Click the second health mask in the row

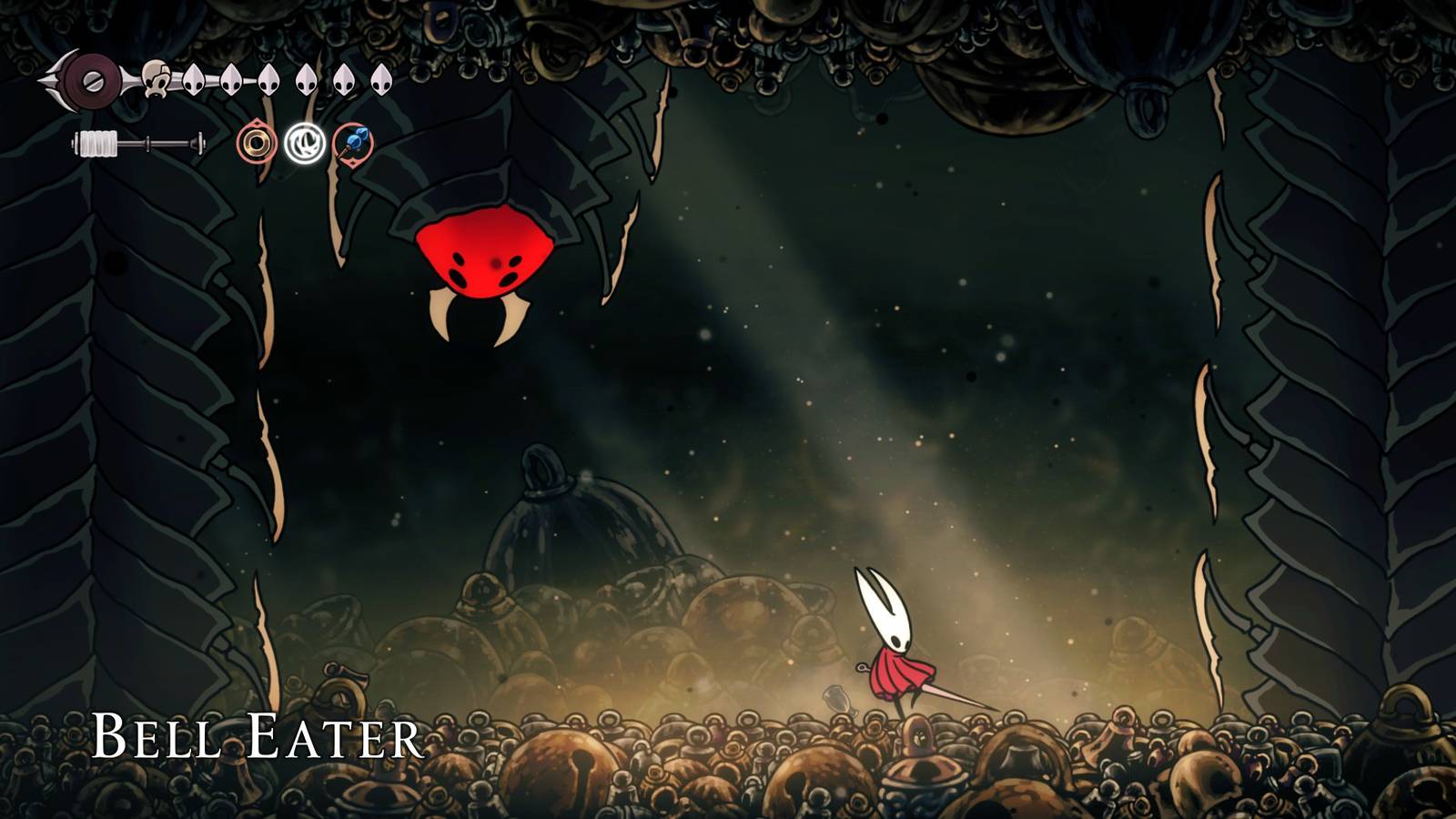point(194,79)
